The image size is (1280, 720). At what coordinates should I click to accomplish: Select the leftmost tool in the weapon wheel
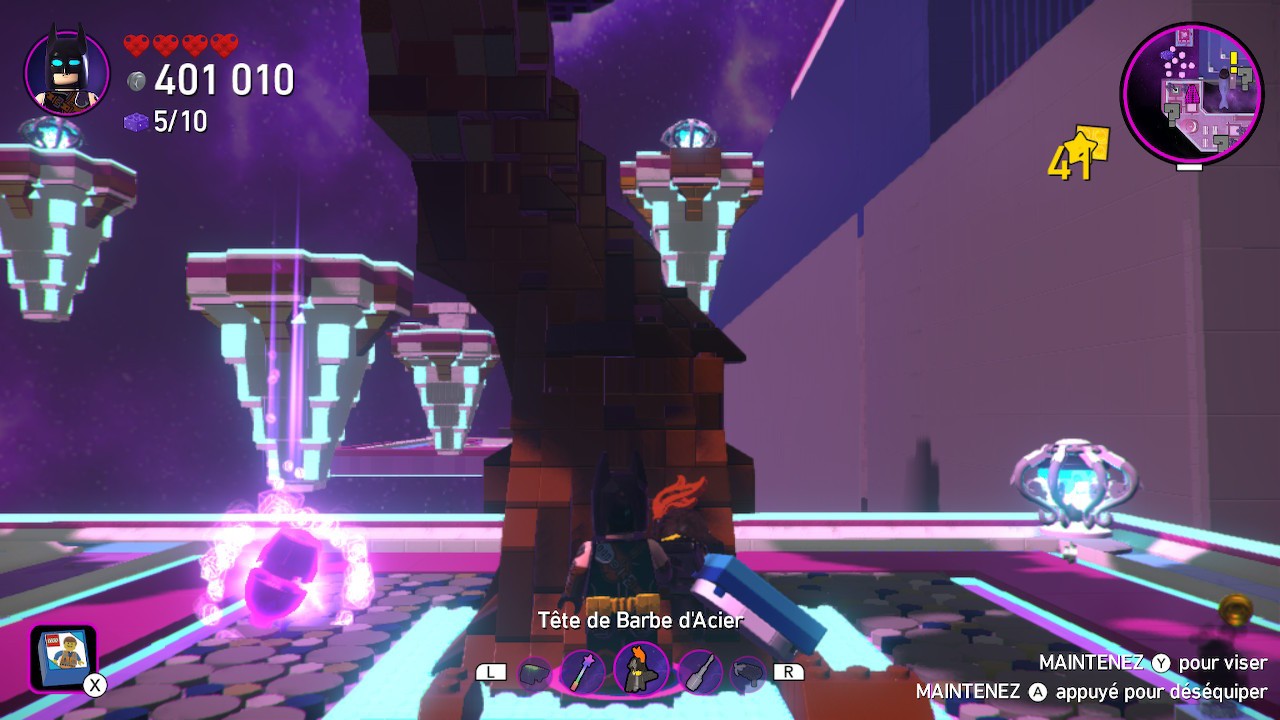point(535,670)
